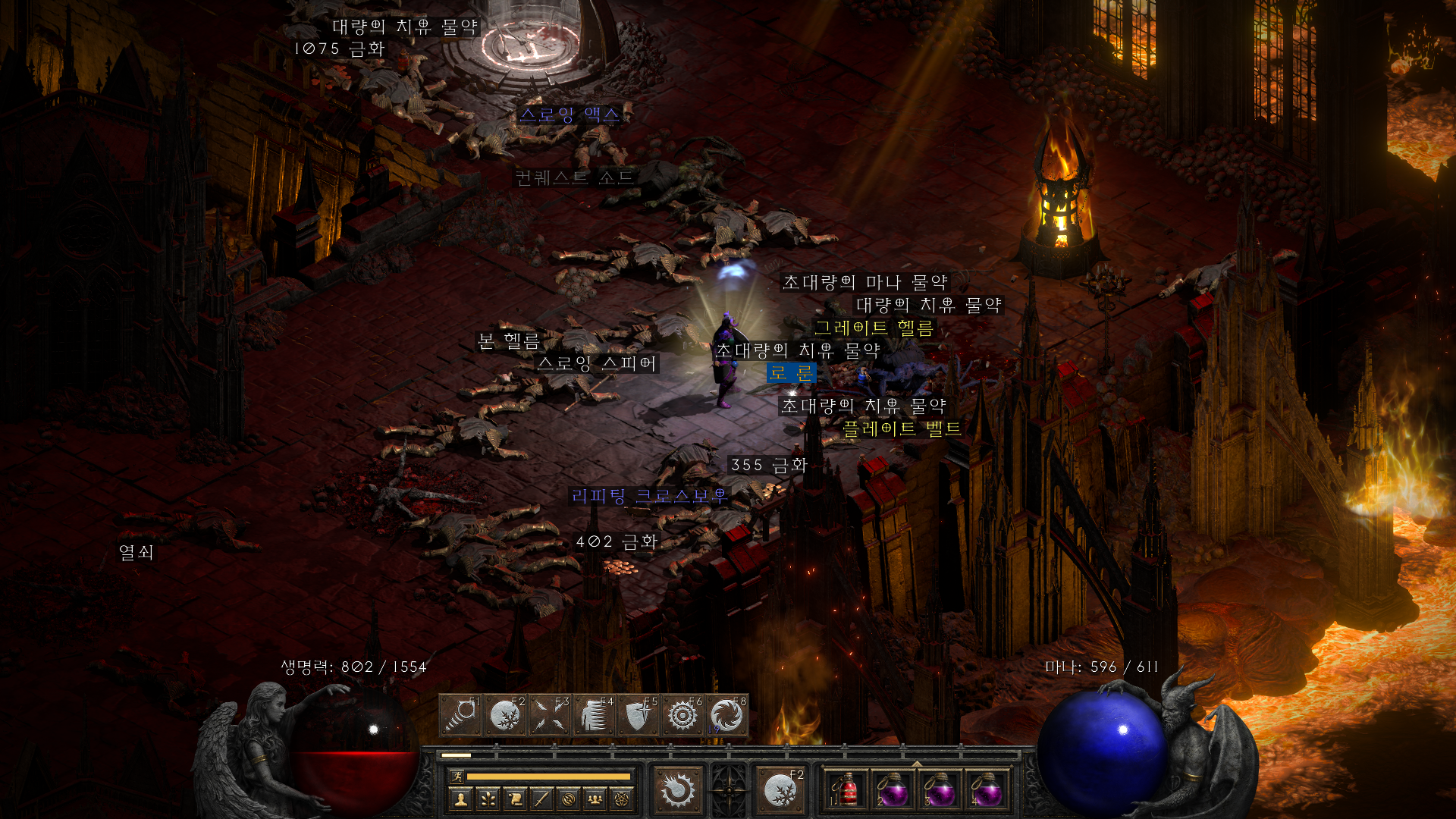Open the game menu pentagram icon

coord(623,798)
